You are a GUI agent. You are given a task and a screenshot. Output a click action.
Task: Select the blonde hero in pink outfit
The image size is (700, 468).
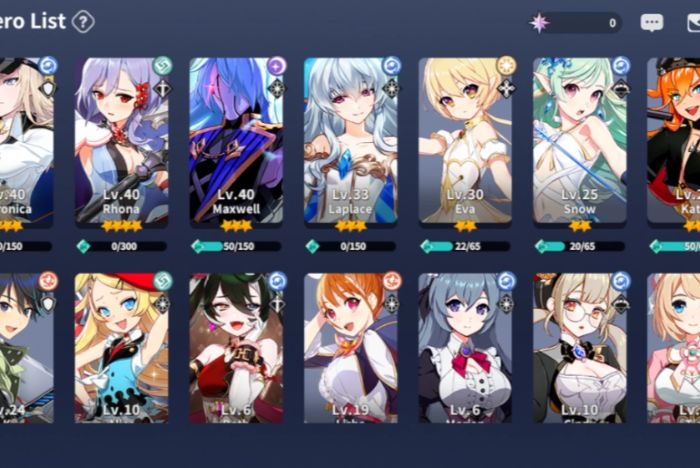coord(675,348)
